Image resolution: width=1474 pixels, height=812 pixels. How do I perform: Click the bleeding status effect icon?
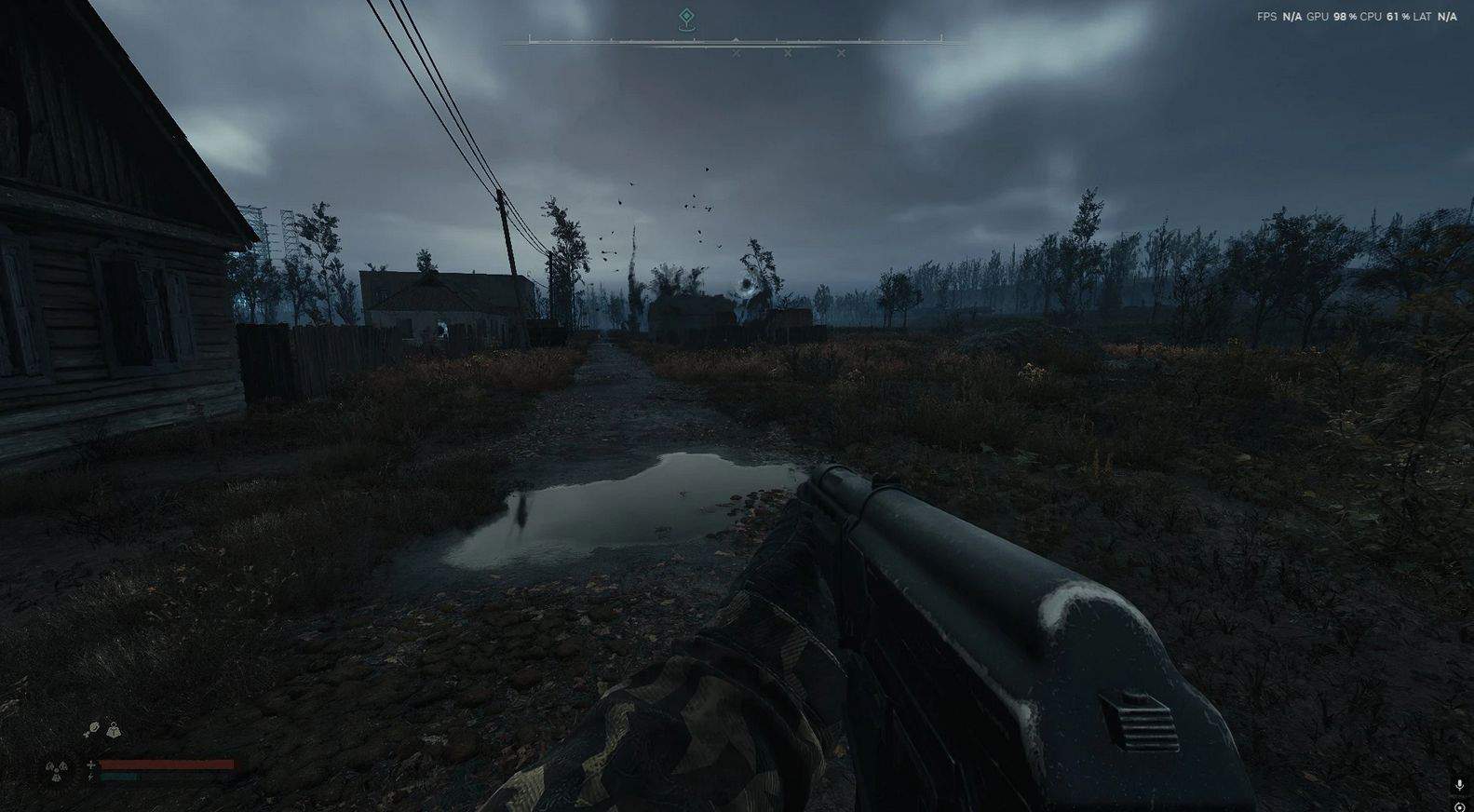click(92, 730)
